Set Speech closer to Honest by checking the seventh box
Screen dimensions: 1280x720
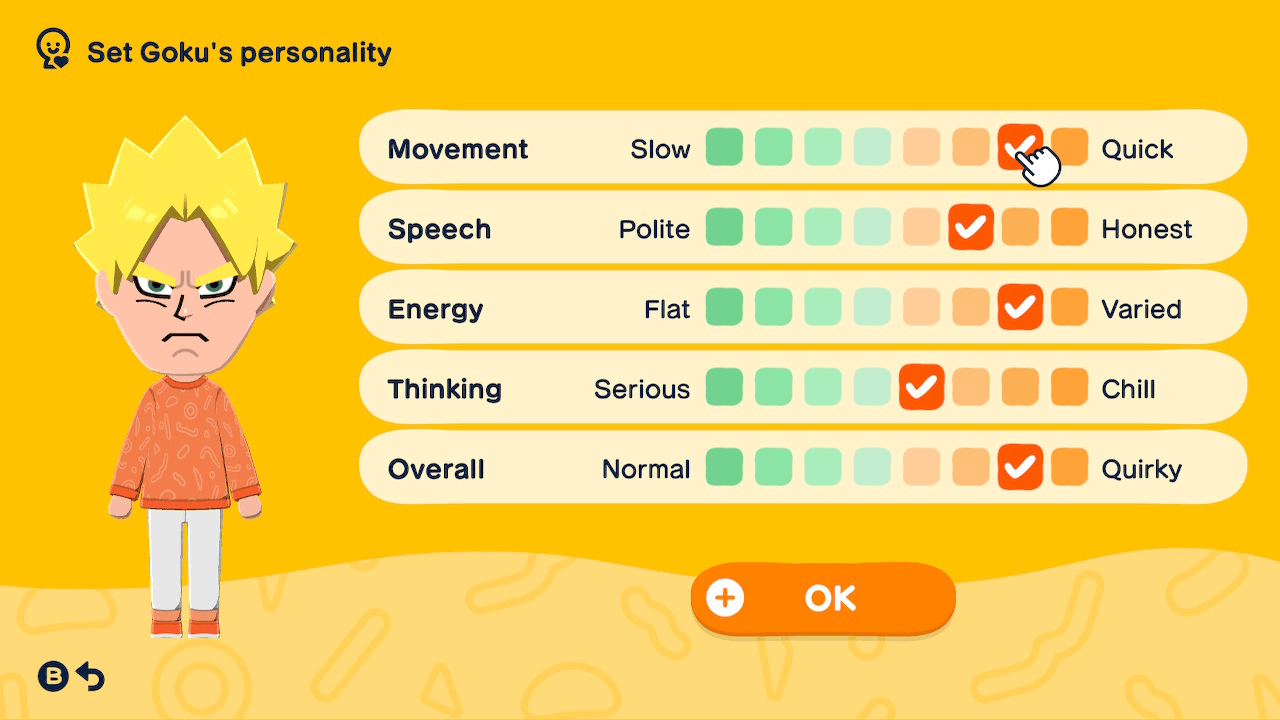click(x=1021, y=227)
